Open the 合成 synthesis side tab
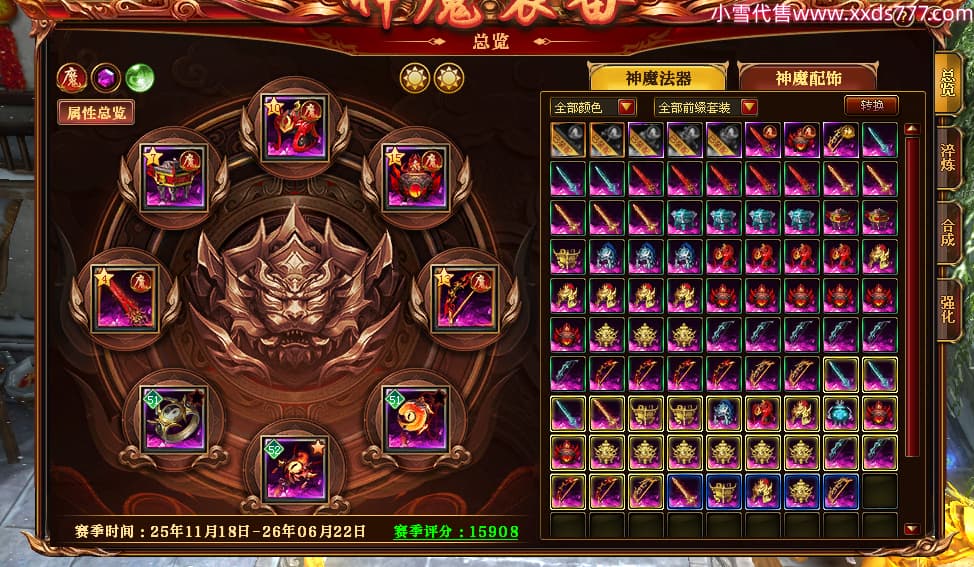Viewport: 974px width, 567px height. pyautogui.click(x=947, y=232)
